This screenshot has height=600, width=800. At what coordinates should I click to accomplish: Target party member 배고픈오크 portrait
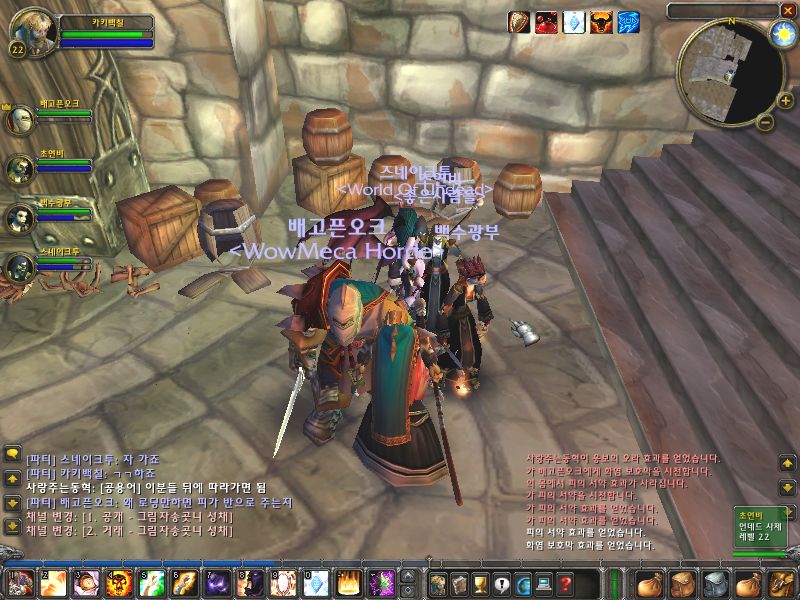coord(20,120)
